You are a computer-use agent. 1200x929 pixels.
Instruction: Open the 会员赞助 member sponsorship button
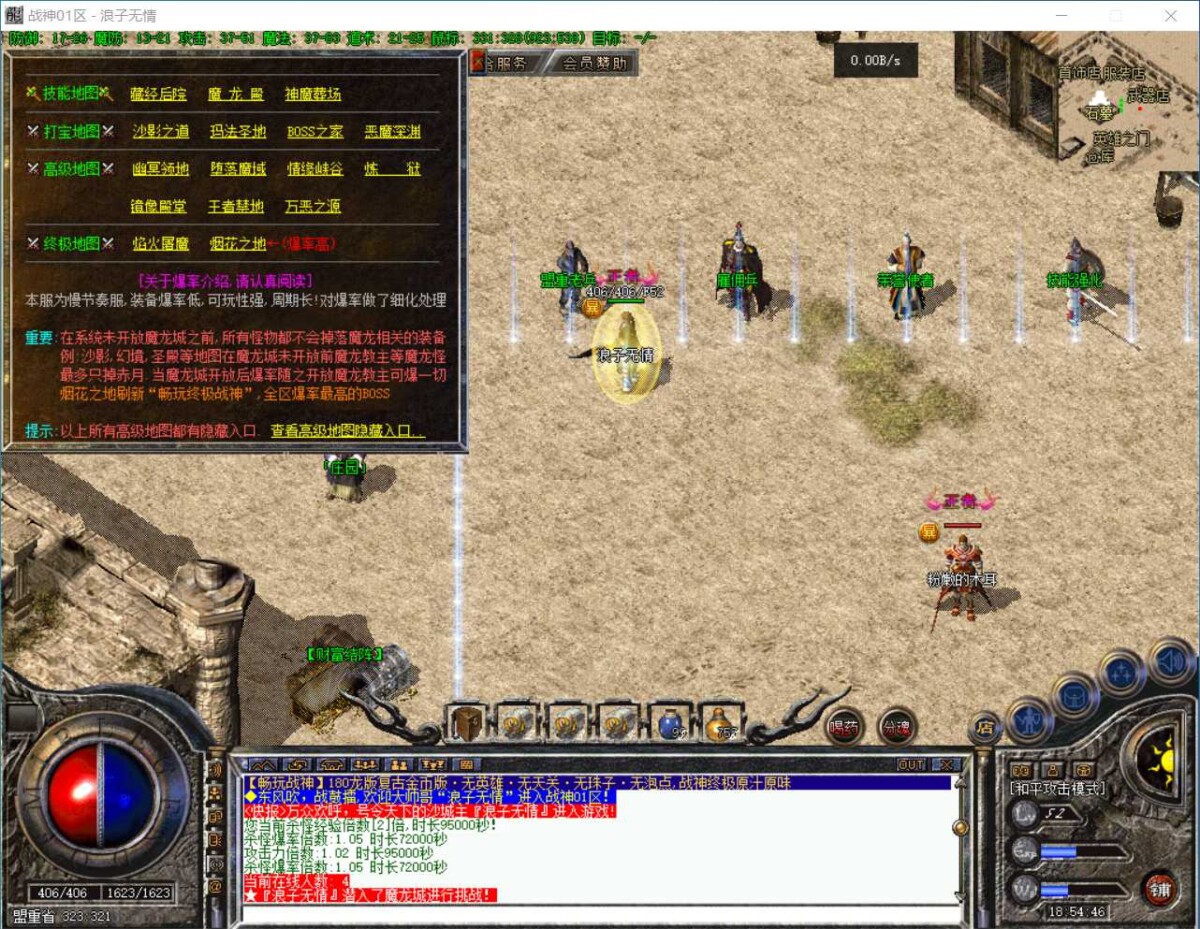594,63
